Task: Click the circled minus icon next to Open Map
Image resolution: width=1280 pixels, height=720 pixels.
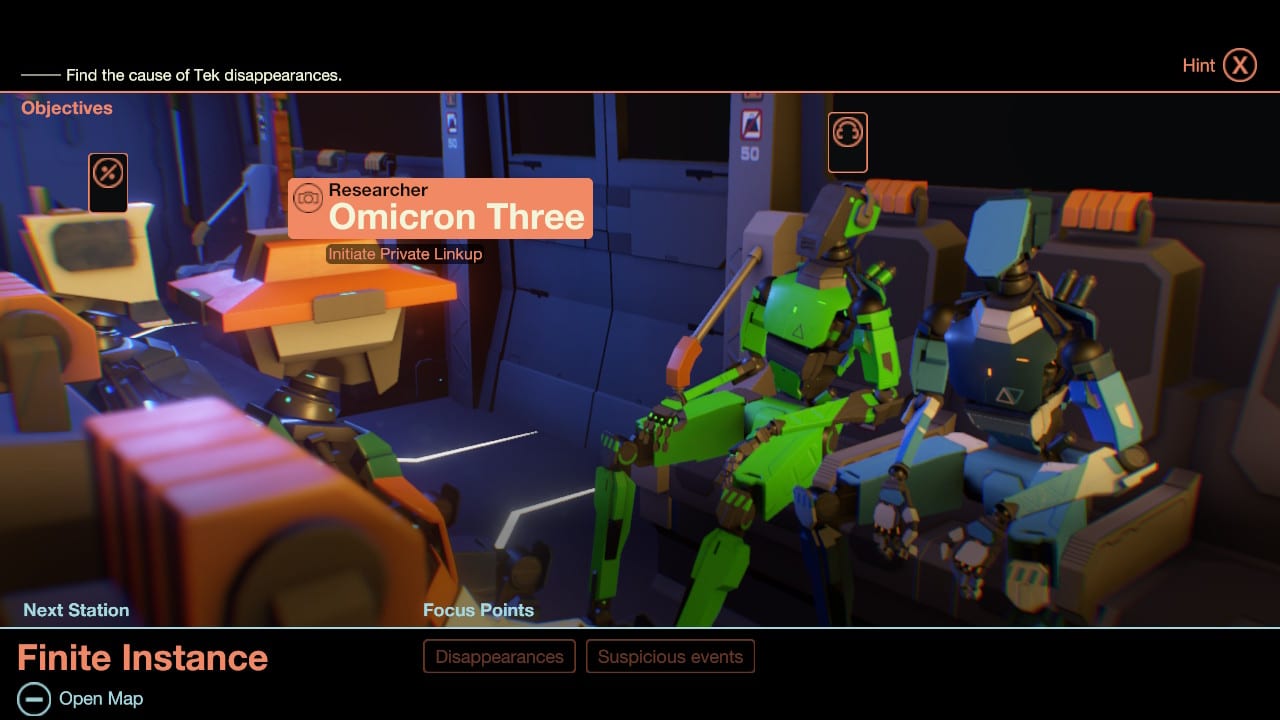Action: click(36, 698)
